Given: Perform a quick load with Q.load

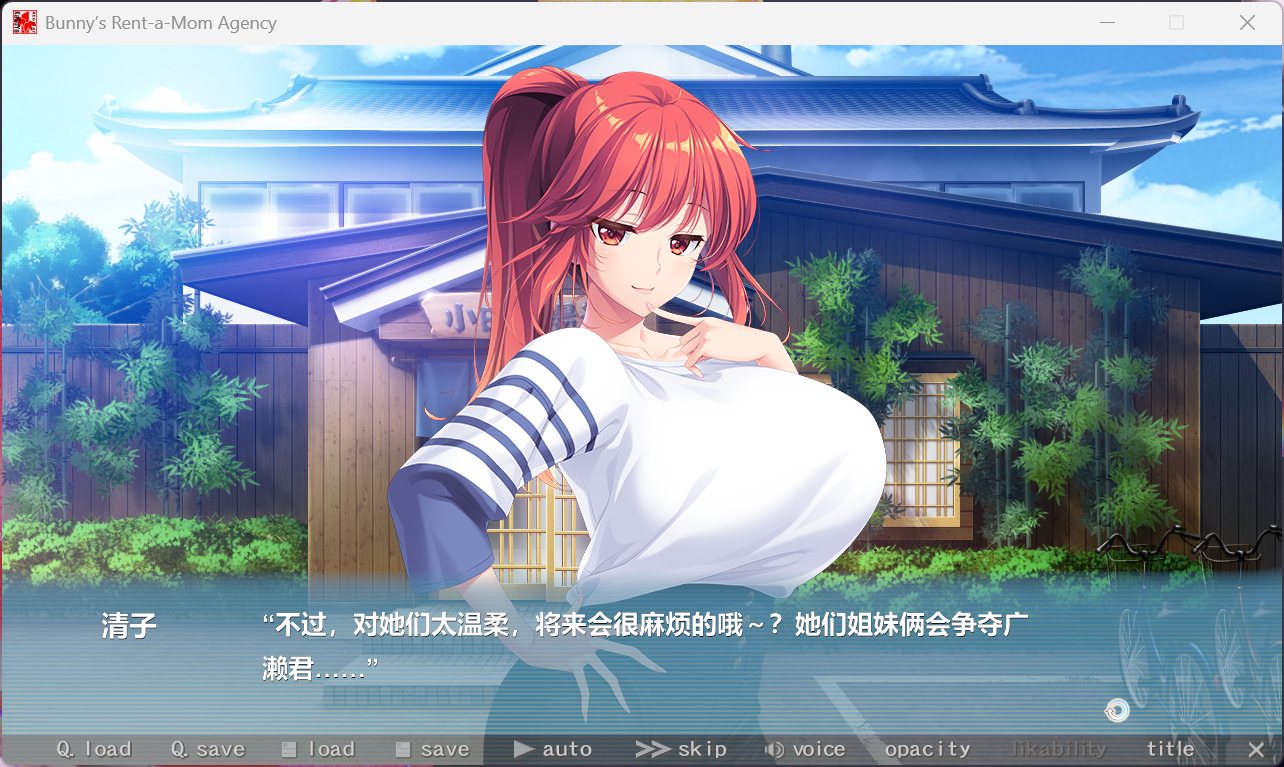Looking at the screenshot, I should tap(95, 748).
